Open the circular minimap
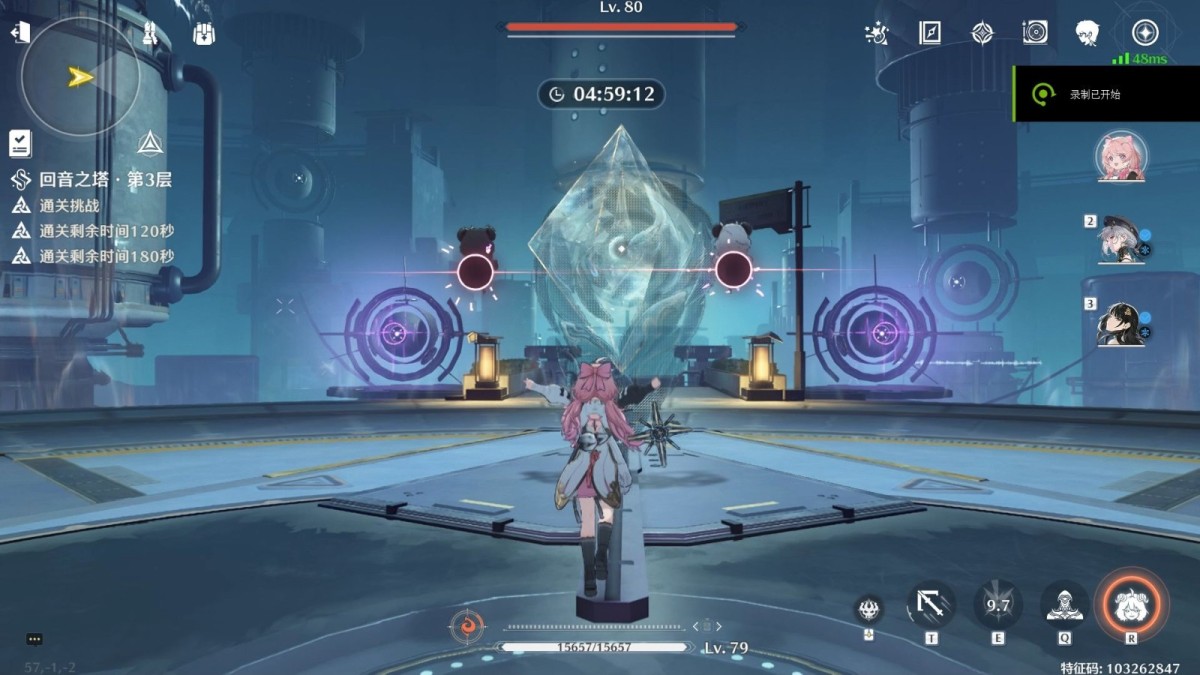 coord(80,77)
